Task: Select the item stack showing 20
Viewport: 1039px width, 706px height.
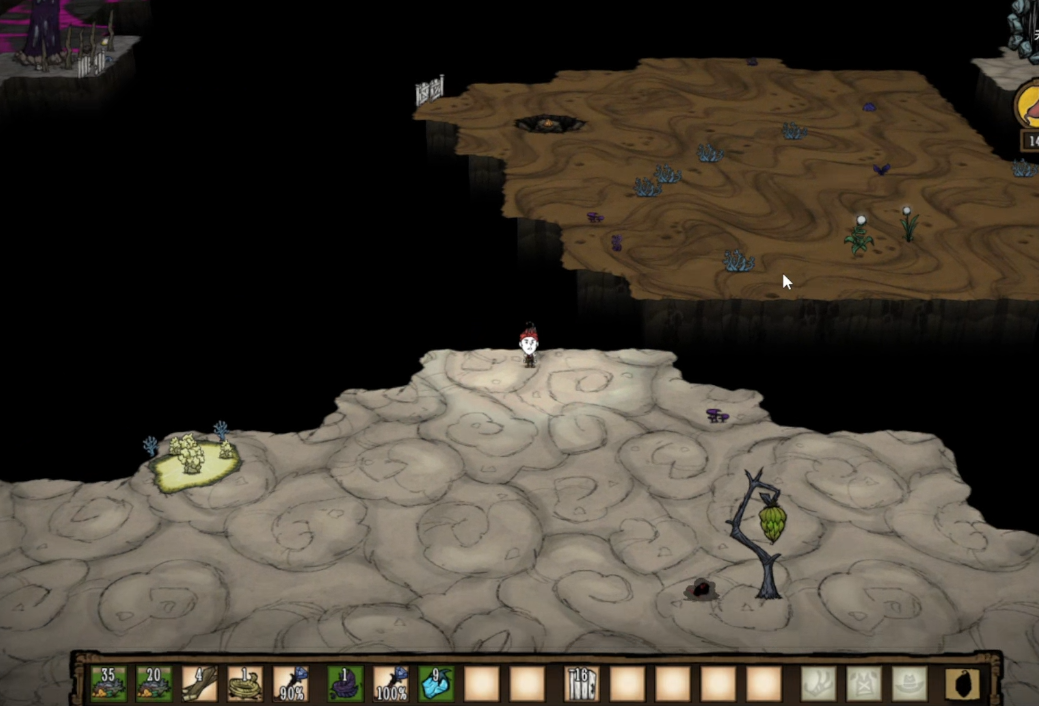Action: click(154, 683)
